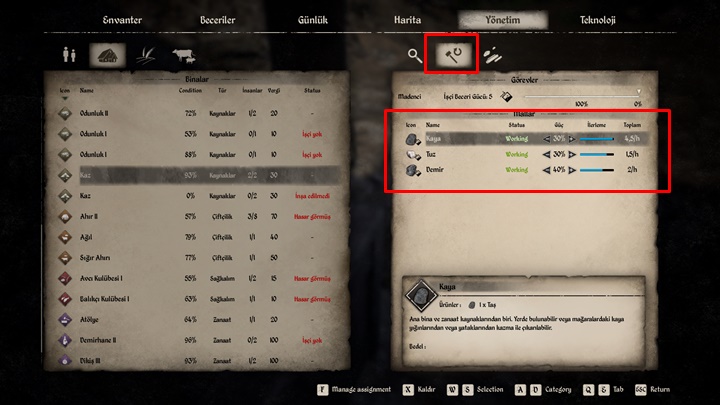This screenshot has height=405, width=720.
Task: Increase Tuz work intensity with right arrow
Action: pyautogui.click(x=572, y=155)
